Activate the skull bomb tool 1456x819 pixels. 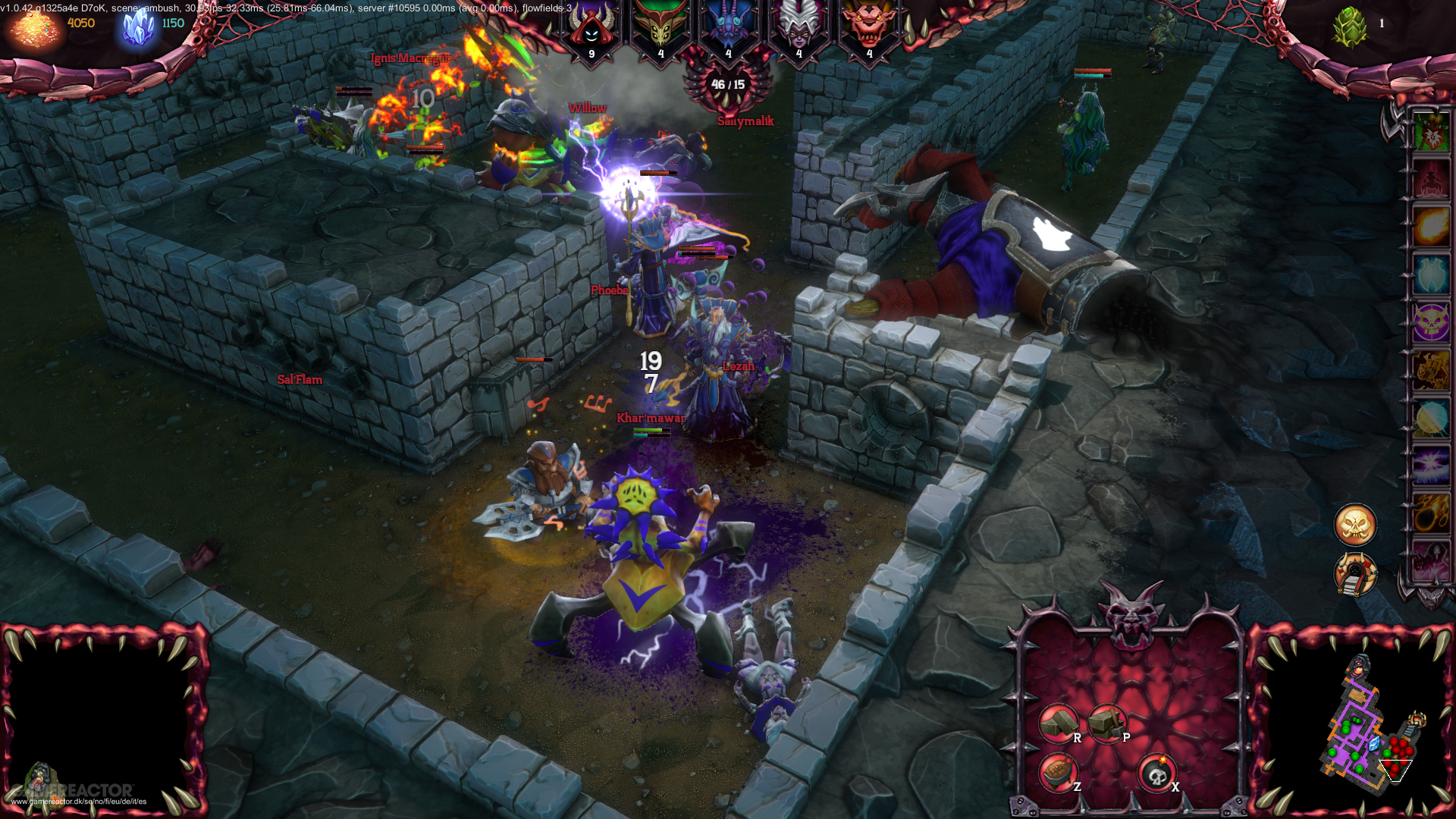[x=1156, y=774]
